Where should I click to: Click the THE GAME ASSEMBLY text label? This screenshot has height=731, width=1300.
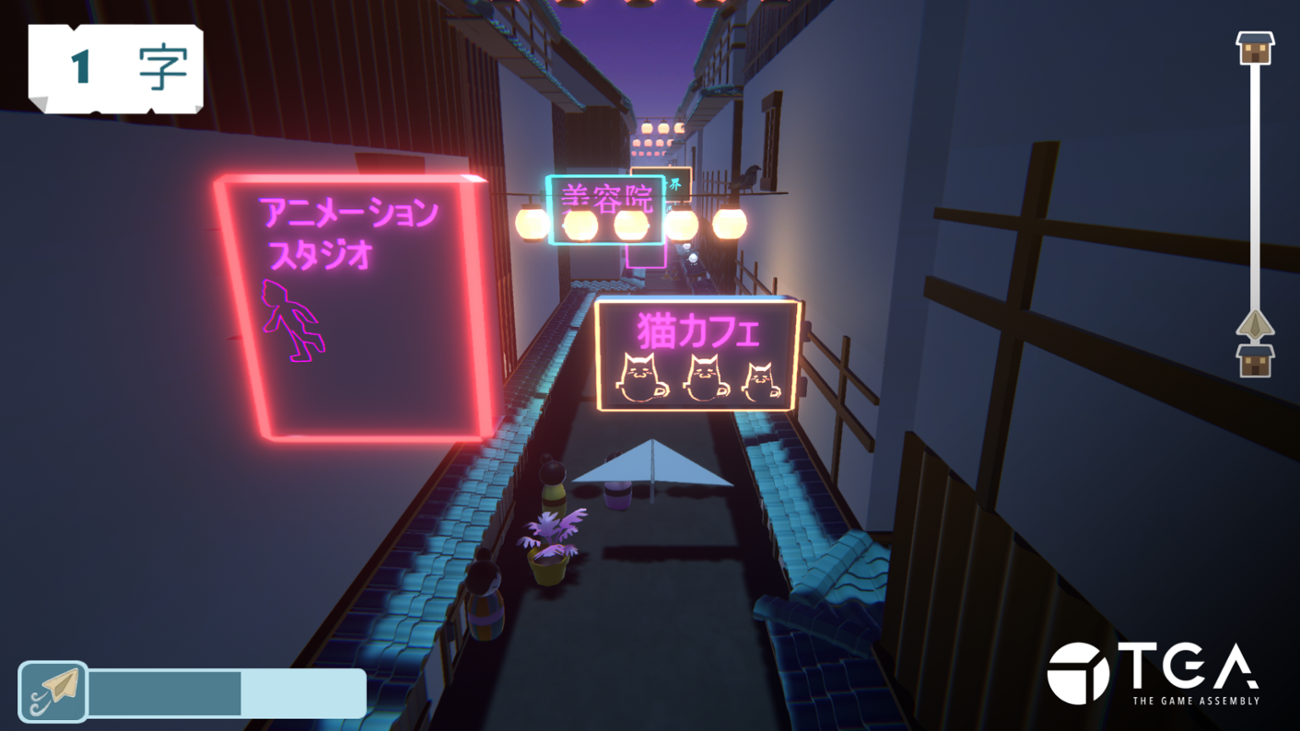[x=1197, y=699]
